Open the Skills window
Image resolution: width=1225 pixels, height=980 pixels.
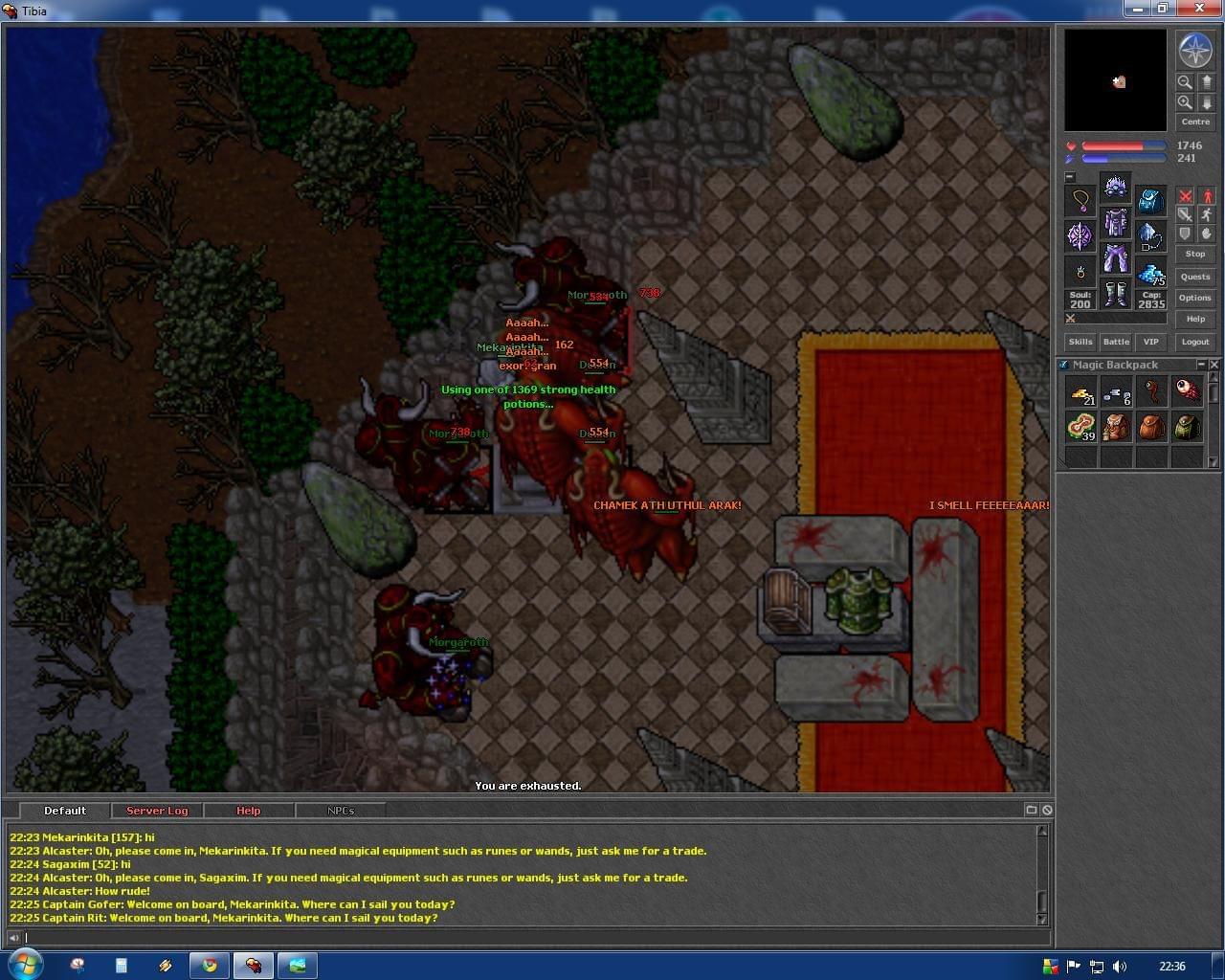pos(1080,342)
